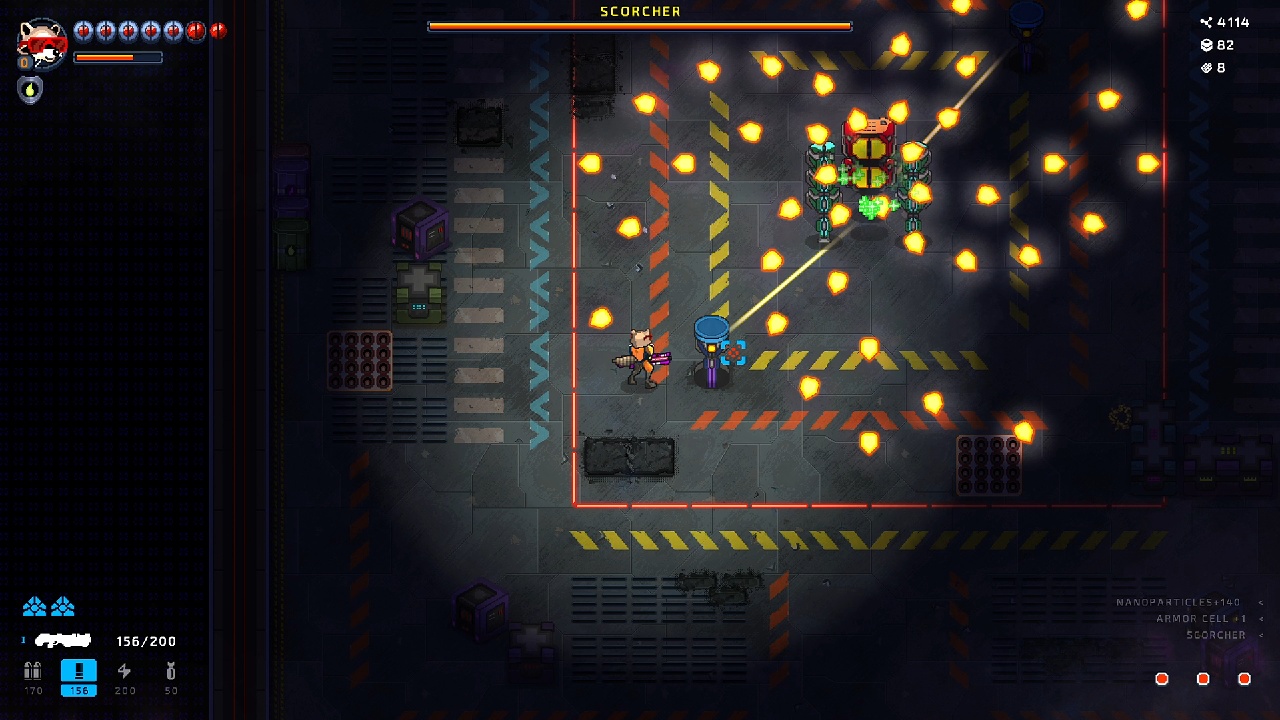
Task: Select the bullet ammo icon showing 170
Action: (32, 672)
